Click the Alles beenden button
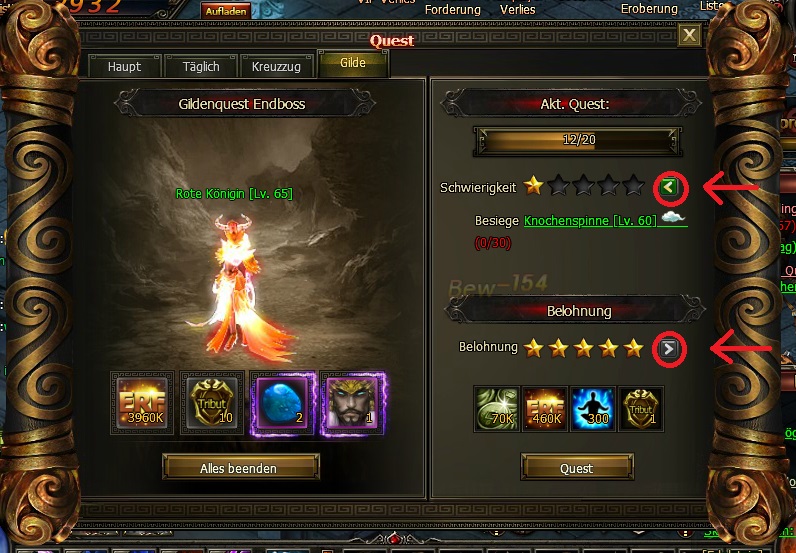The width and height of the screenshot is (796, 553). click(240, 467)
